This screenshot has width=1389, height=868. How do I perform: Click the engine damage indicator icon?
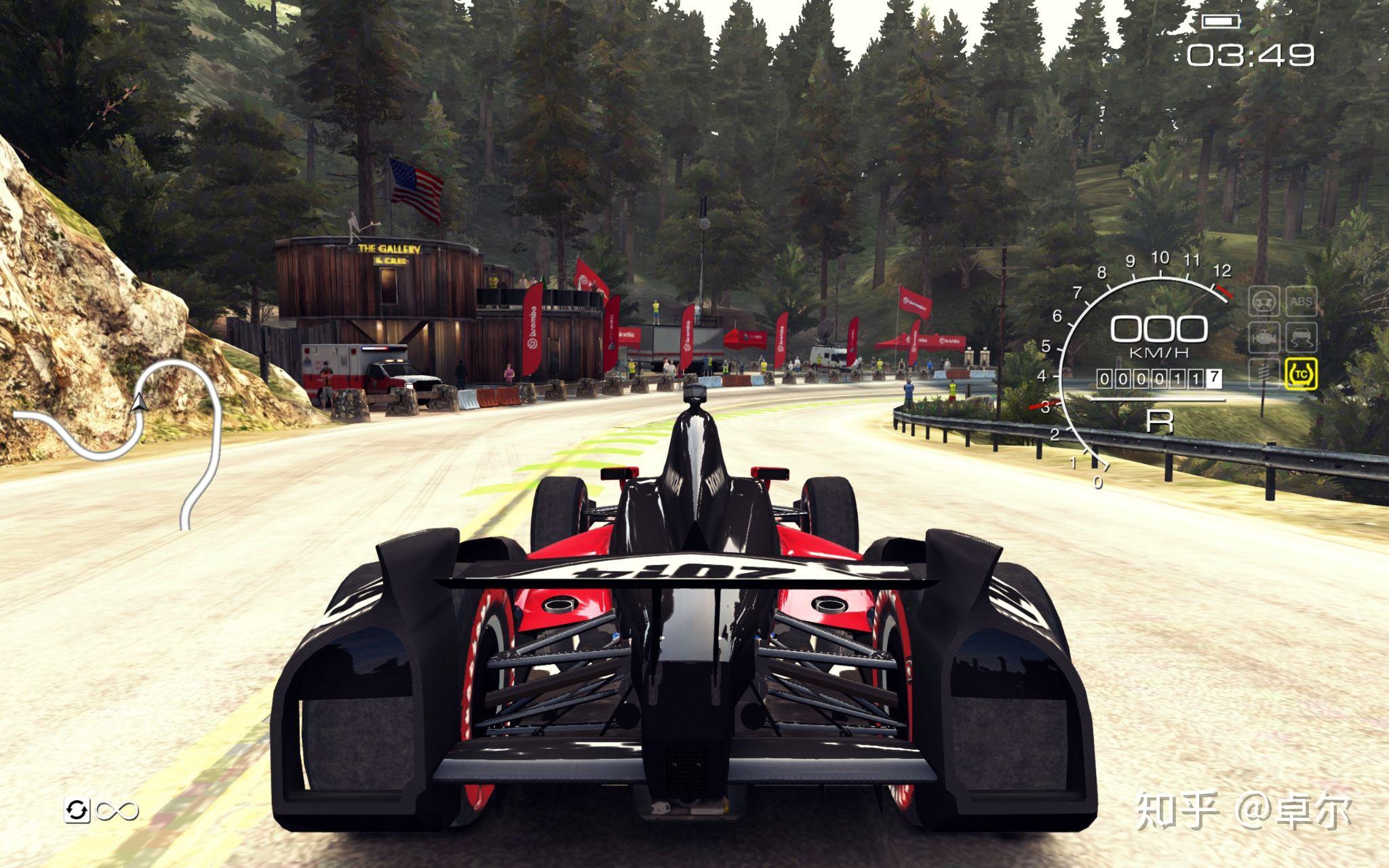pyautogui.click(x=1265, y=337)
